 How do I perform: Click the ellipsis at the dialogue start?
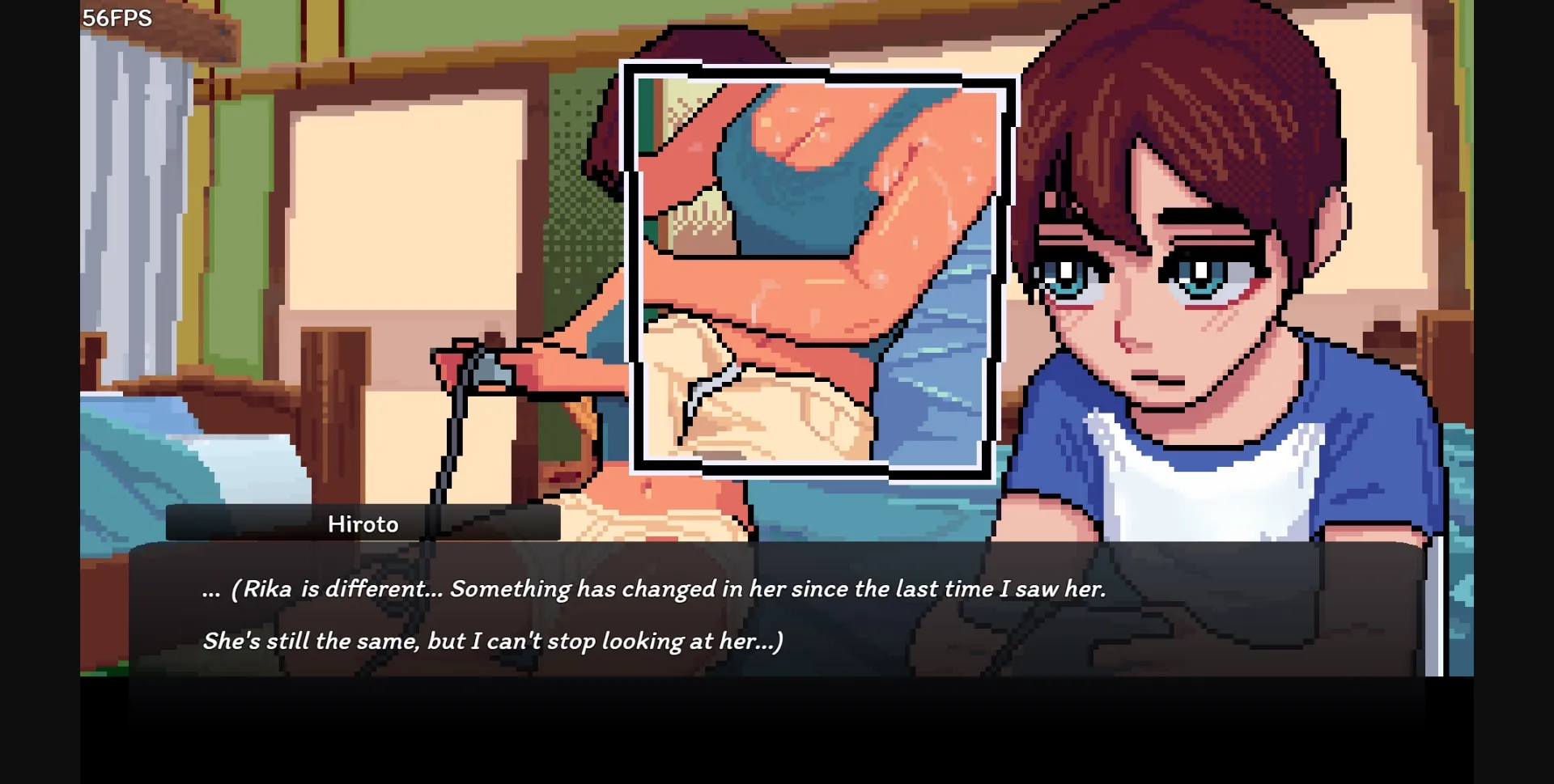(x=213, y=591)
